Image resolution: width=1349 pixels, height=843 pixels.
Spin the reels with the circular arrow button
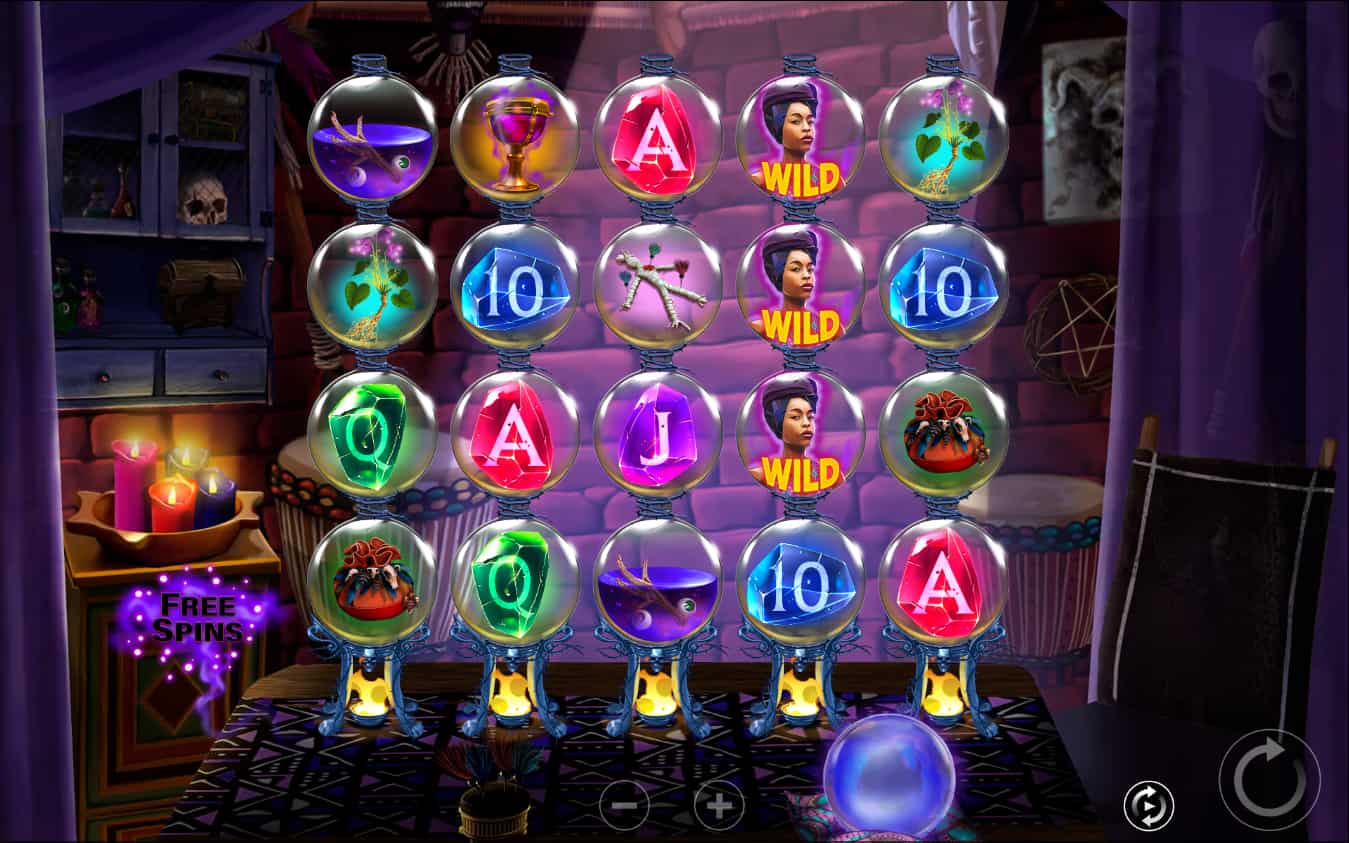pyautogui.click(x=1269, y=779)
